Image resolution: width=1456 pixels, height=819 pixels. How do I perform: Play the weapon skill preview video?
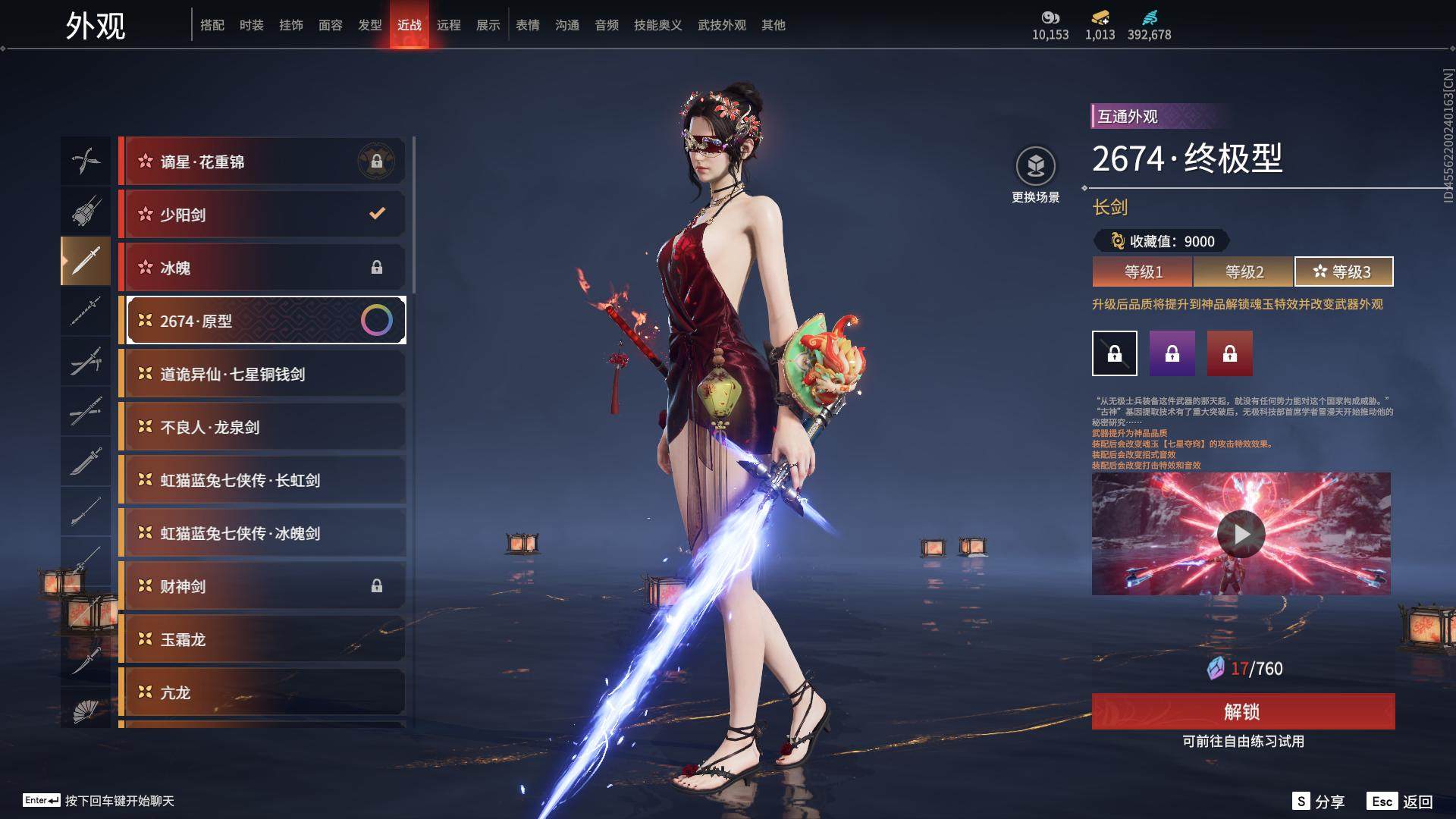click(x=1241, y=534)
